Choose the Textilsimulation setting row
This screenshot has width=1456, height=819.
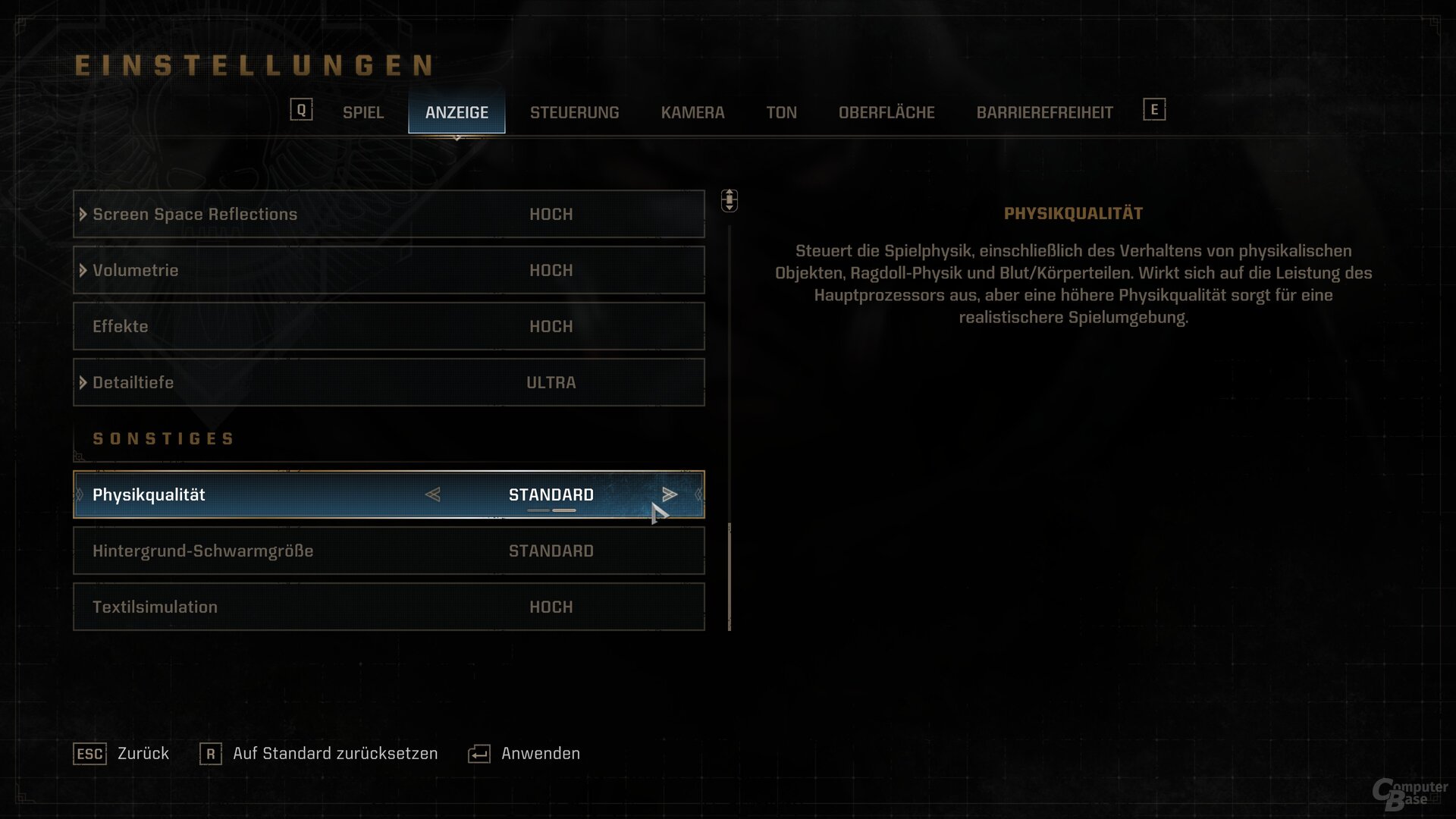coord(388,607)
